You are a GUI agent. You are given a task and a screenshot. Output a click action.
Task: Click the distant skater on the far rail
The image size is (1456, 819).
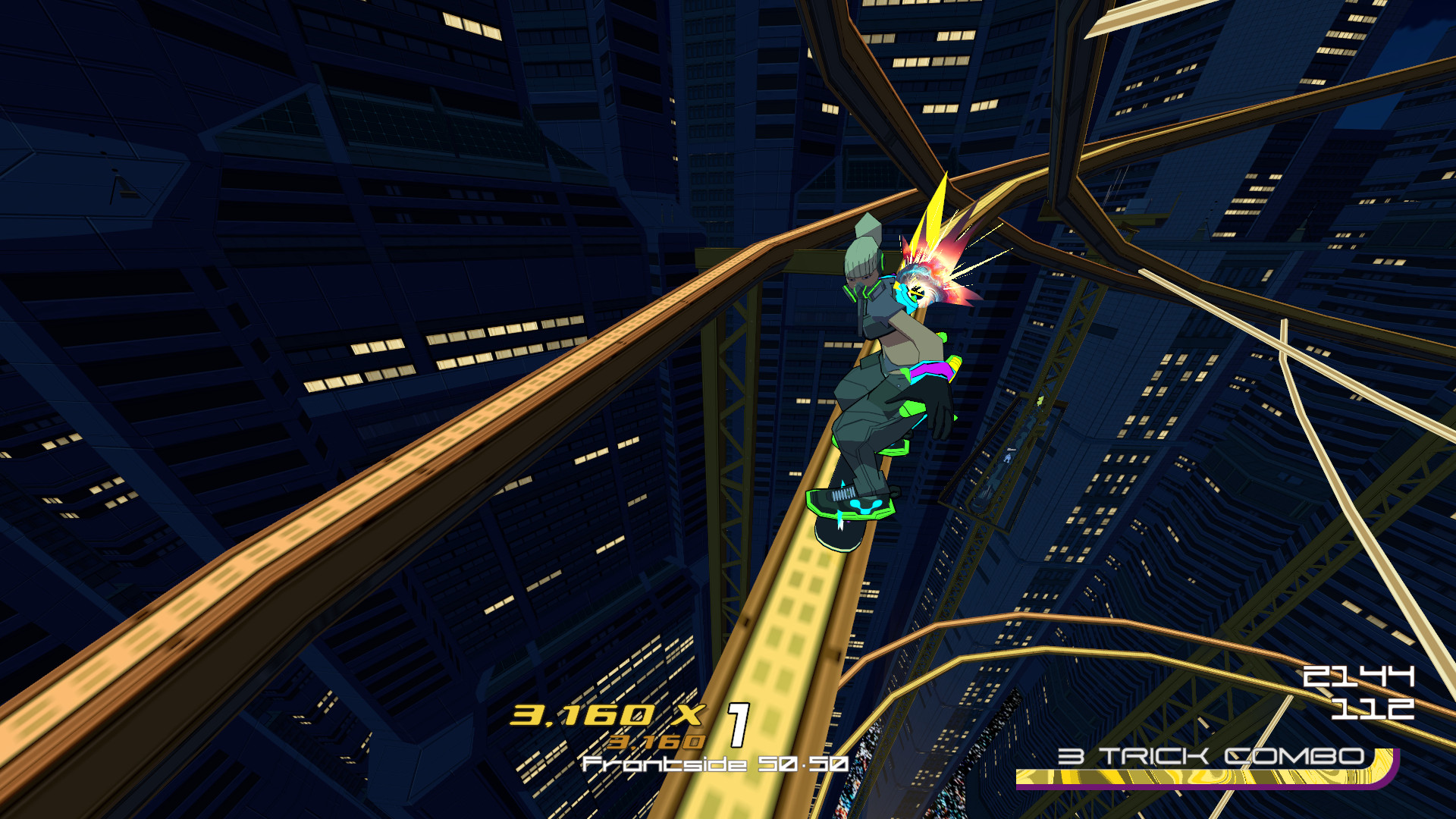(x=1008, y=457)
